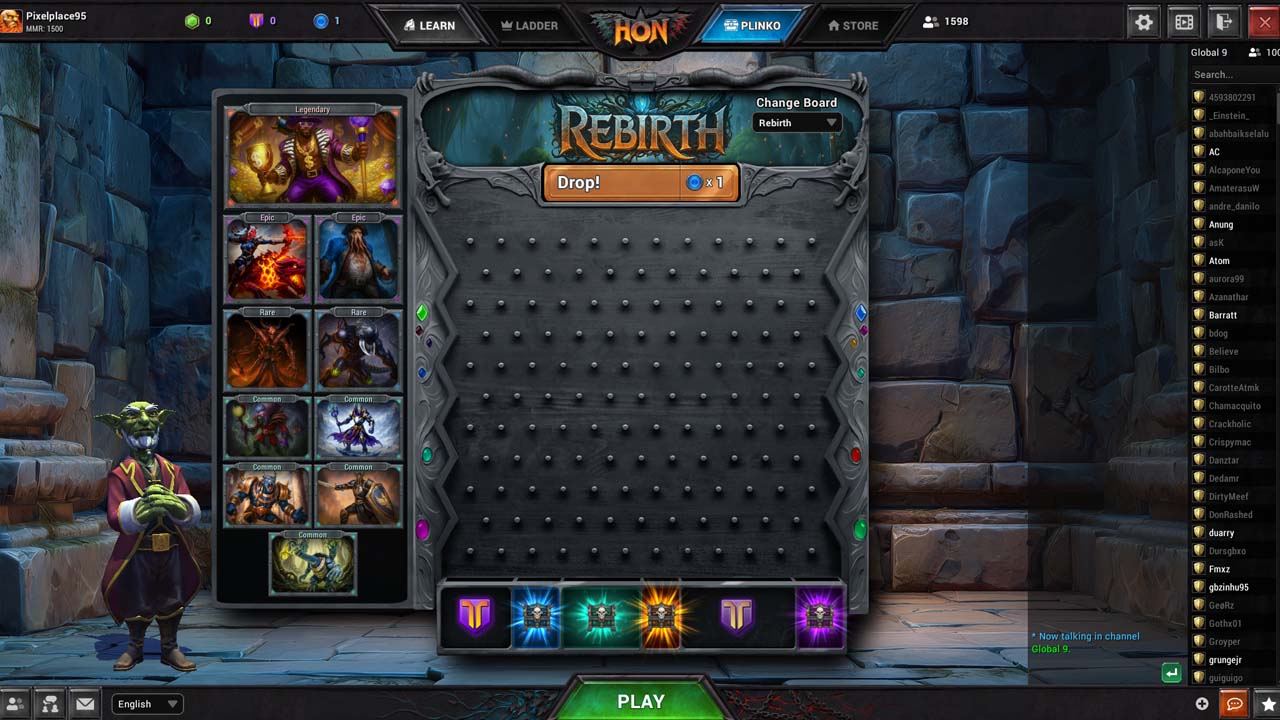This screenshot has height=720, width=1280.
Task: Open the Learn tab
Action: click(x=429, y=25)
